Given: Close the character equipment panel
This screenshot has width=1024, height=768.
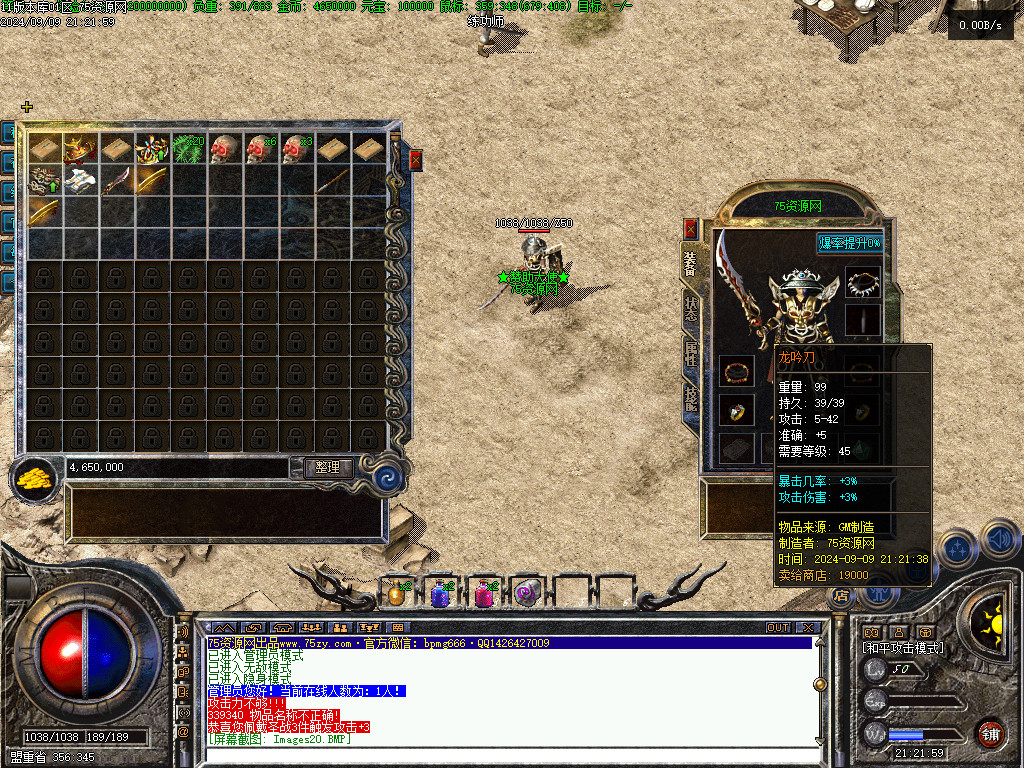Looking at the screenshot, I should (x=690, y=229).
